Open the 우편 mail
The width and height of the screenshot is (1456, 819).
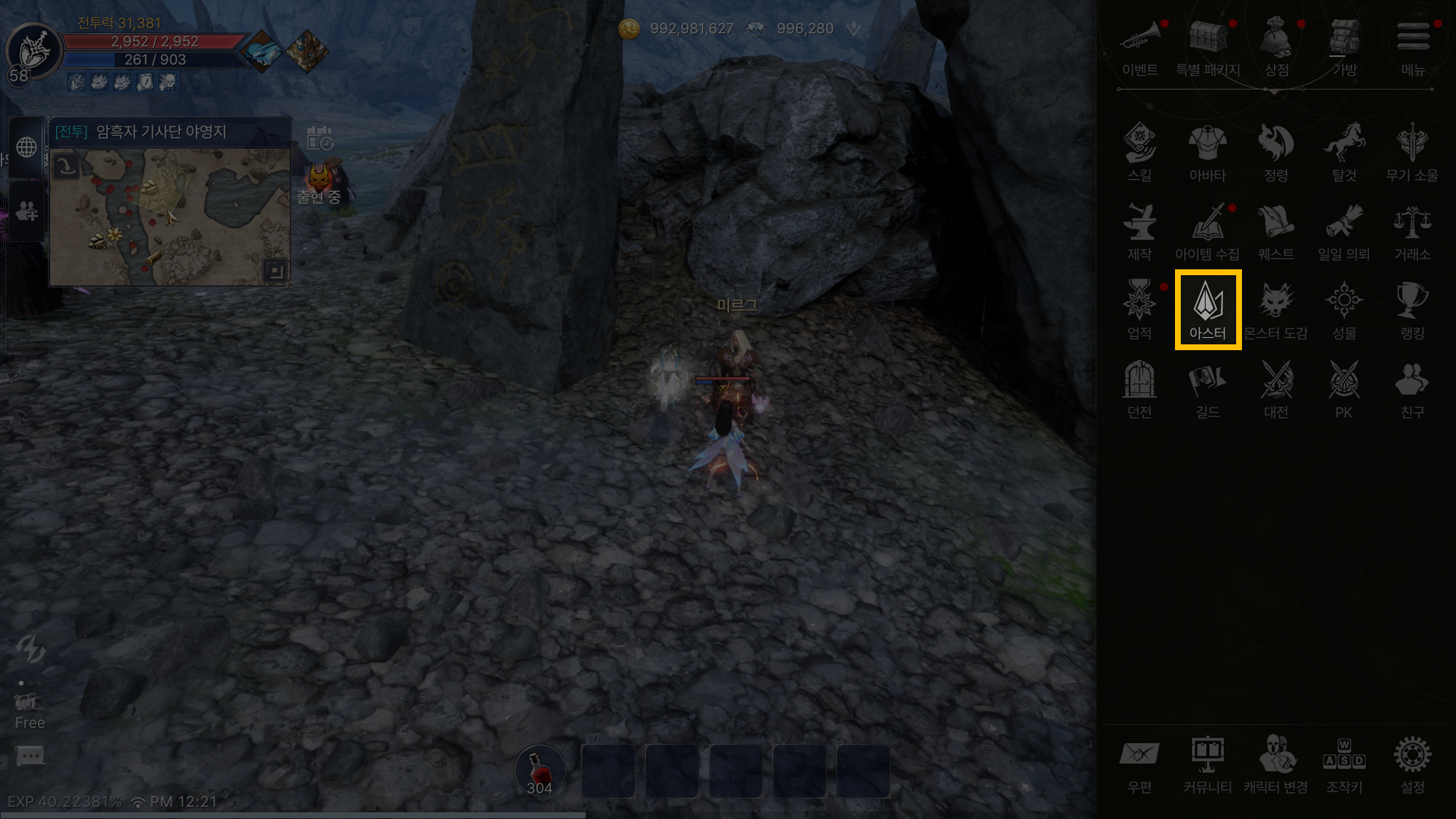pyautogui.click(x=1139, y=763)
